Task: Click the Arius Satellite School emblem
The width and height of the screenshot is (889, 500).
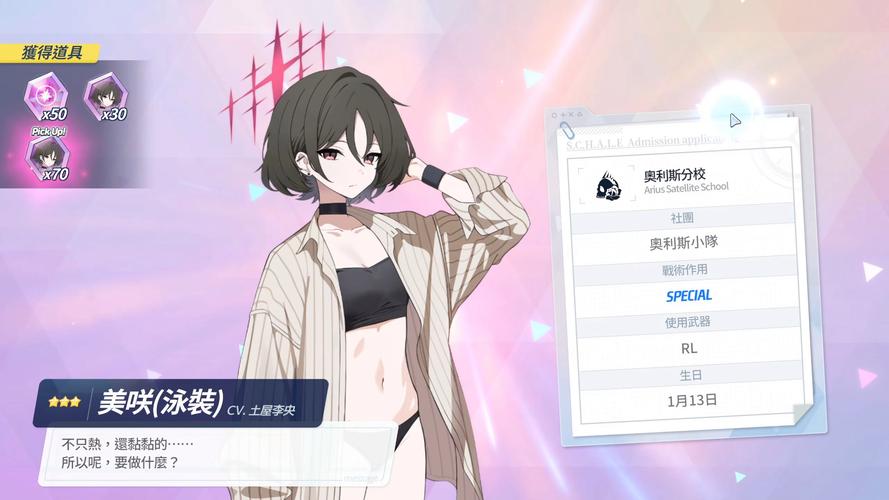Action: click(x=608, y=184)
